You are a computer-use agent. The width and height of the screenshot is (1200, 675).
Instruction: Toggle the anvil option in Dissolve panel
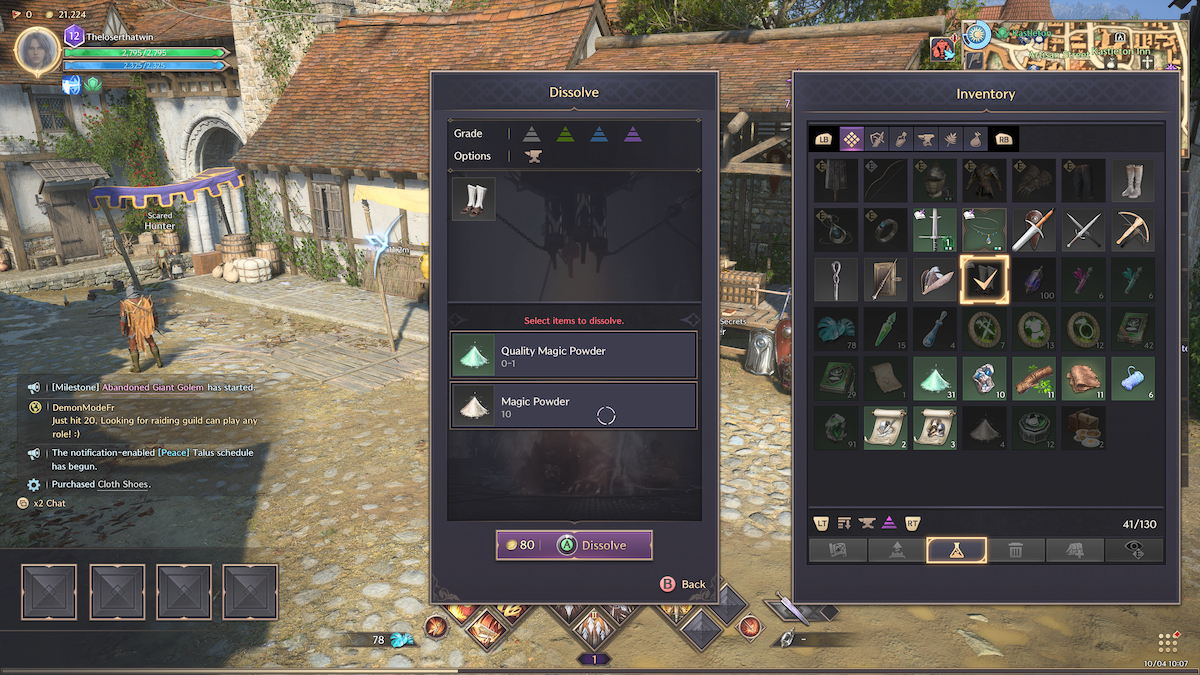(533, 156)
